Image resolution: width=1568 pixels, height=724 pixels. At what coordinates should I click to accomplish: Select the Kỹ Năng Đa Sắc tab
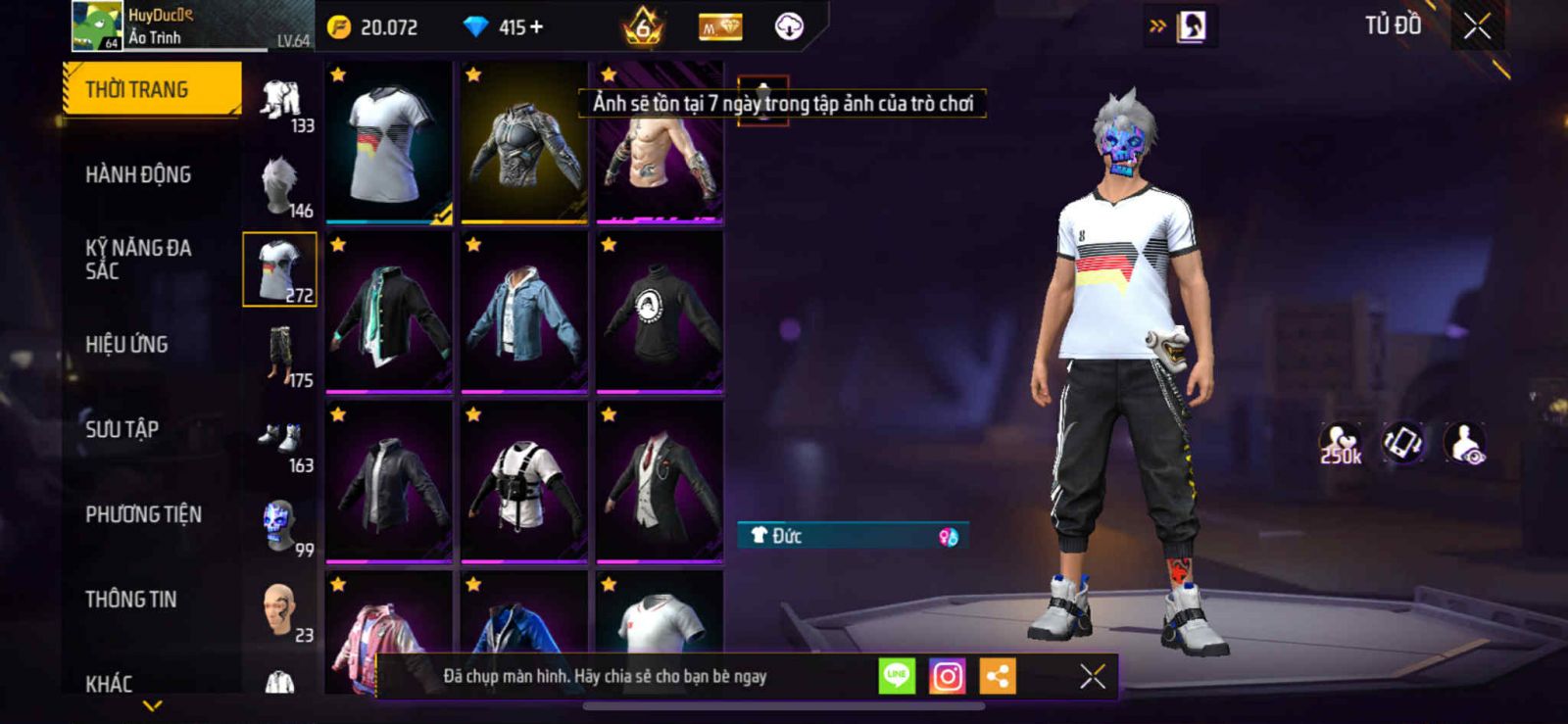click(137, 259)
